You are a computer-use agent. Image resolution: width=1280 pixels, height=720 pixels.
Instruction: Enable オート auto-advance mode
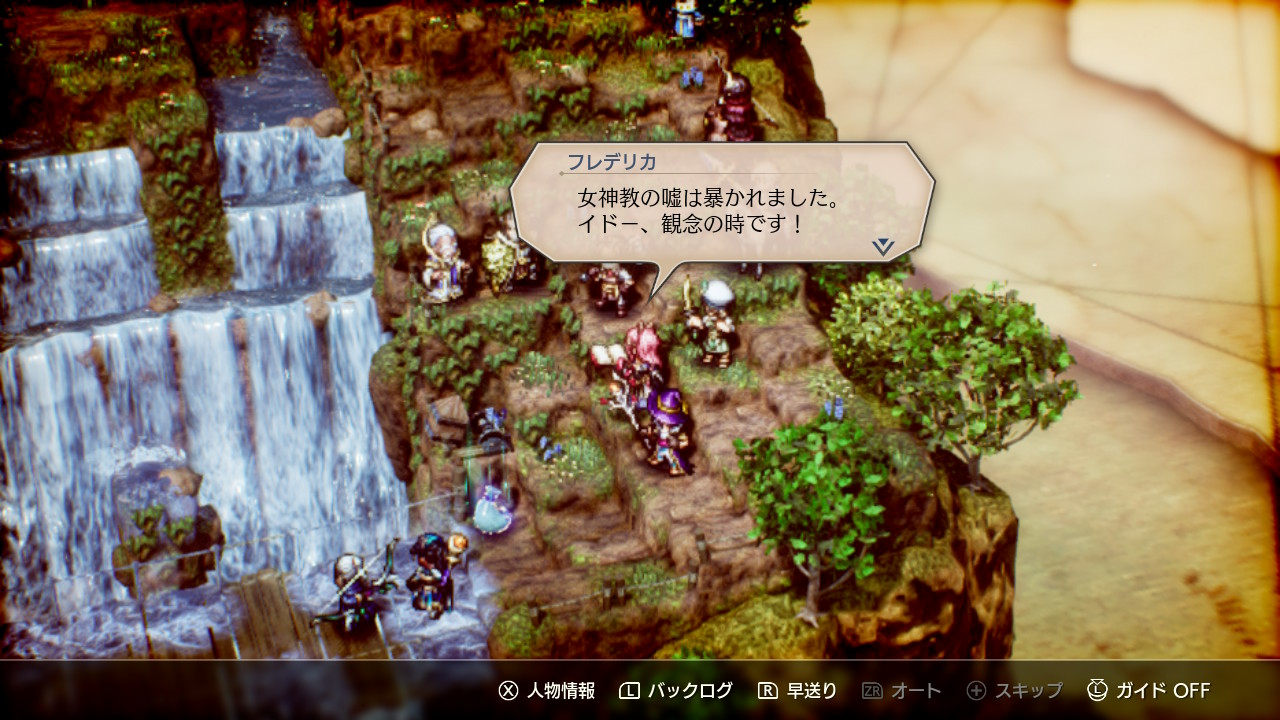click(902, 691)
